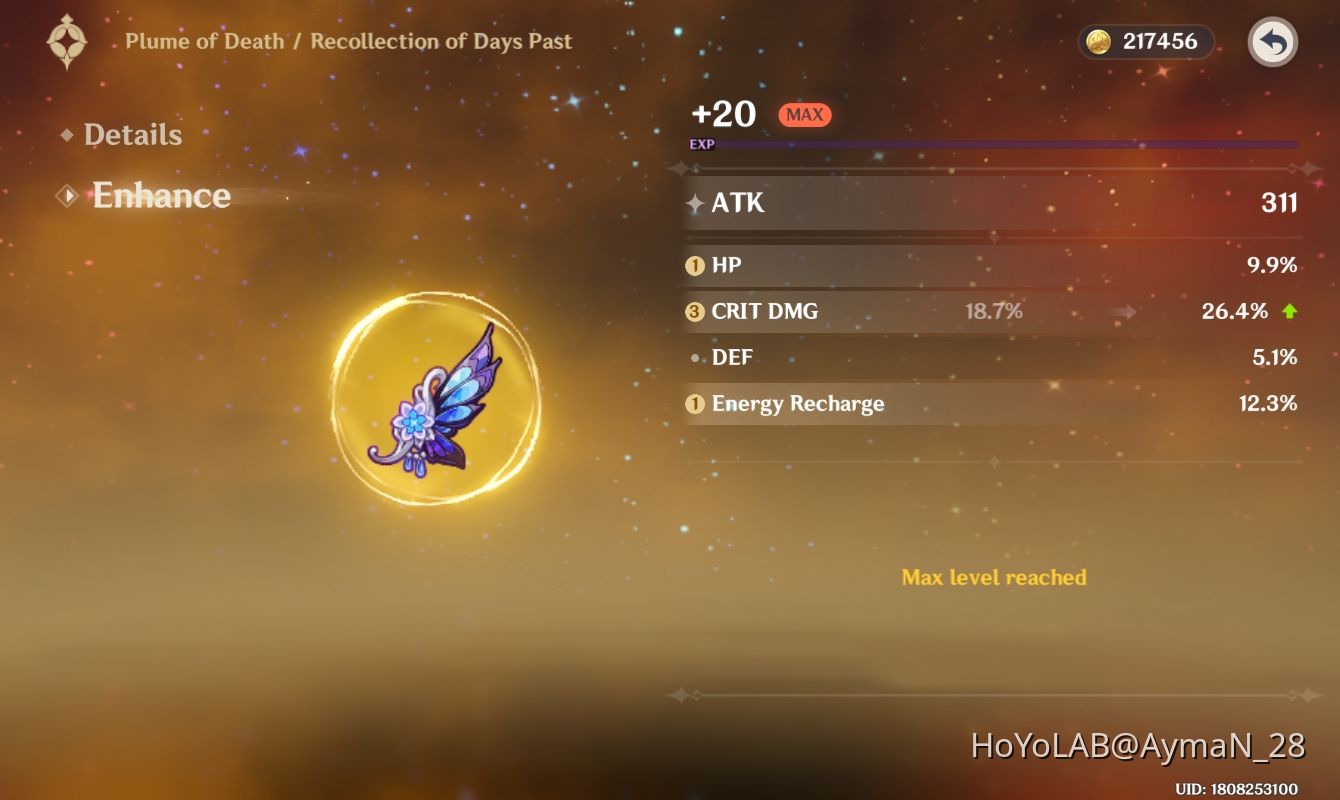
Task: Click the Mora coin currency icon
Action: 1102,42
